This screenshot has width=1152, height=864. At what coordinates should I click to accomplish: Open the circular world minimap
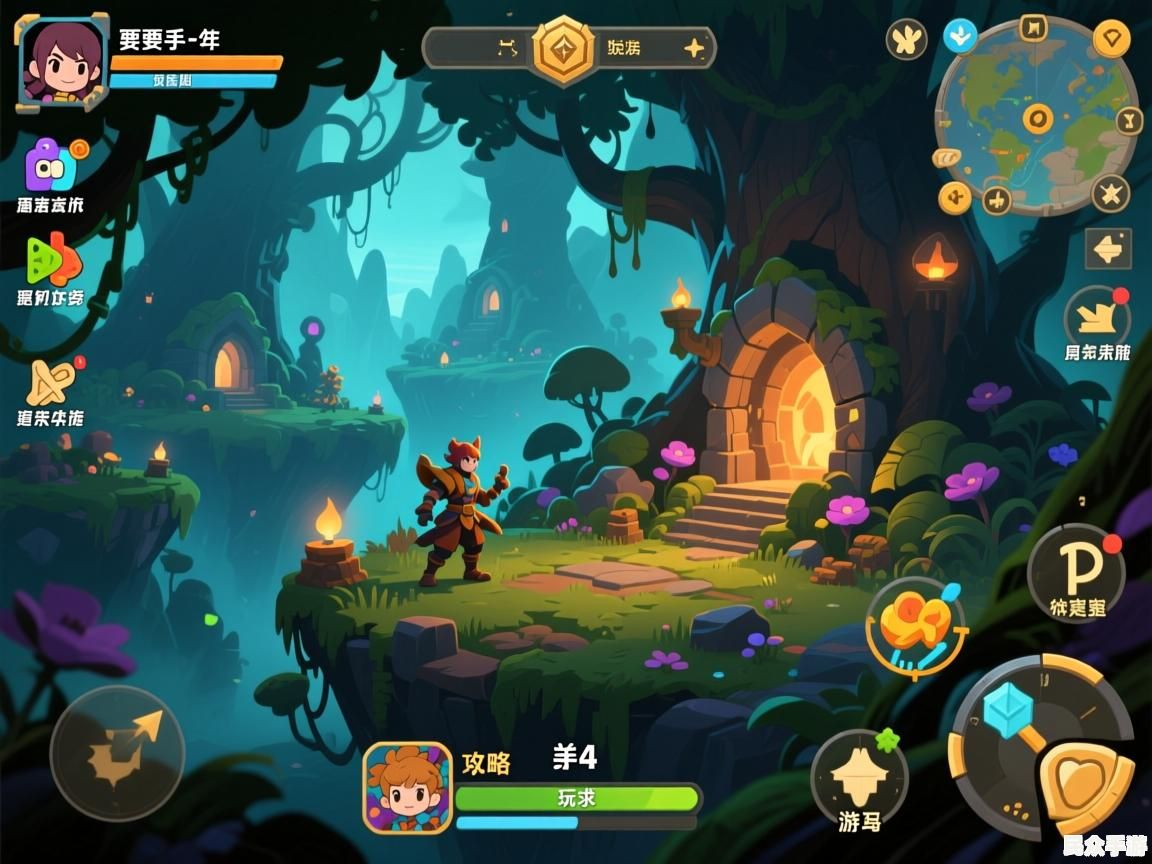1036,117
